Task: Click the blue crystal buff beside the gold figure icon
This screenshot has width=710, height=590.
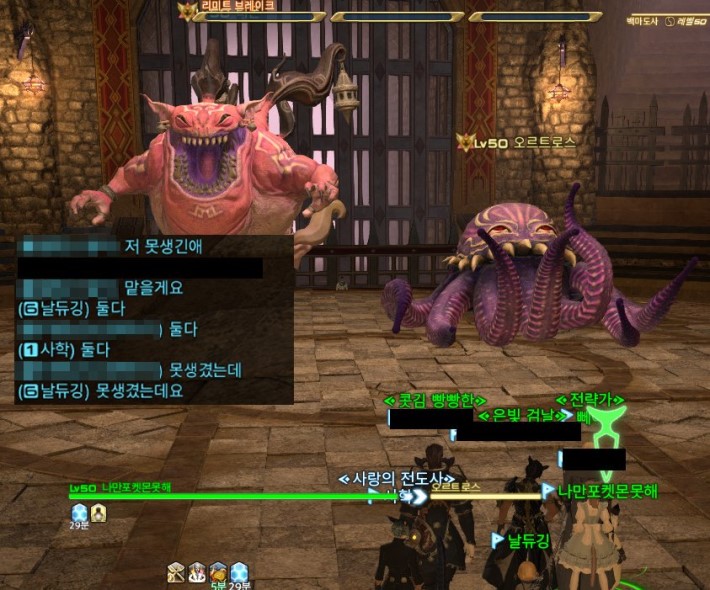Action: tap(79, 511)
